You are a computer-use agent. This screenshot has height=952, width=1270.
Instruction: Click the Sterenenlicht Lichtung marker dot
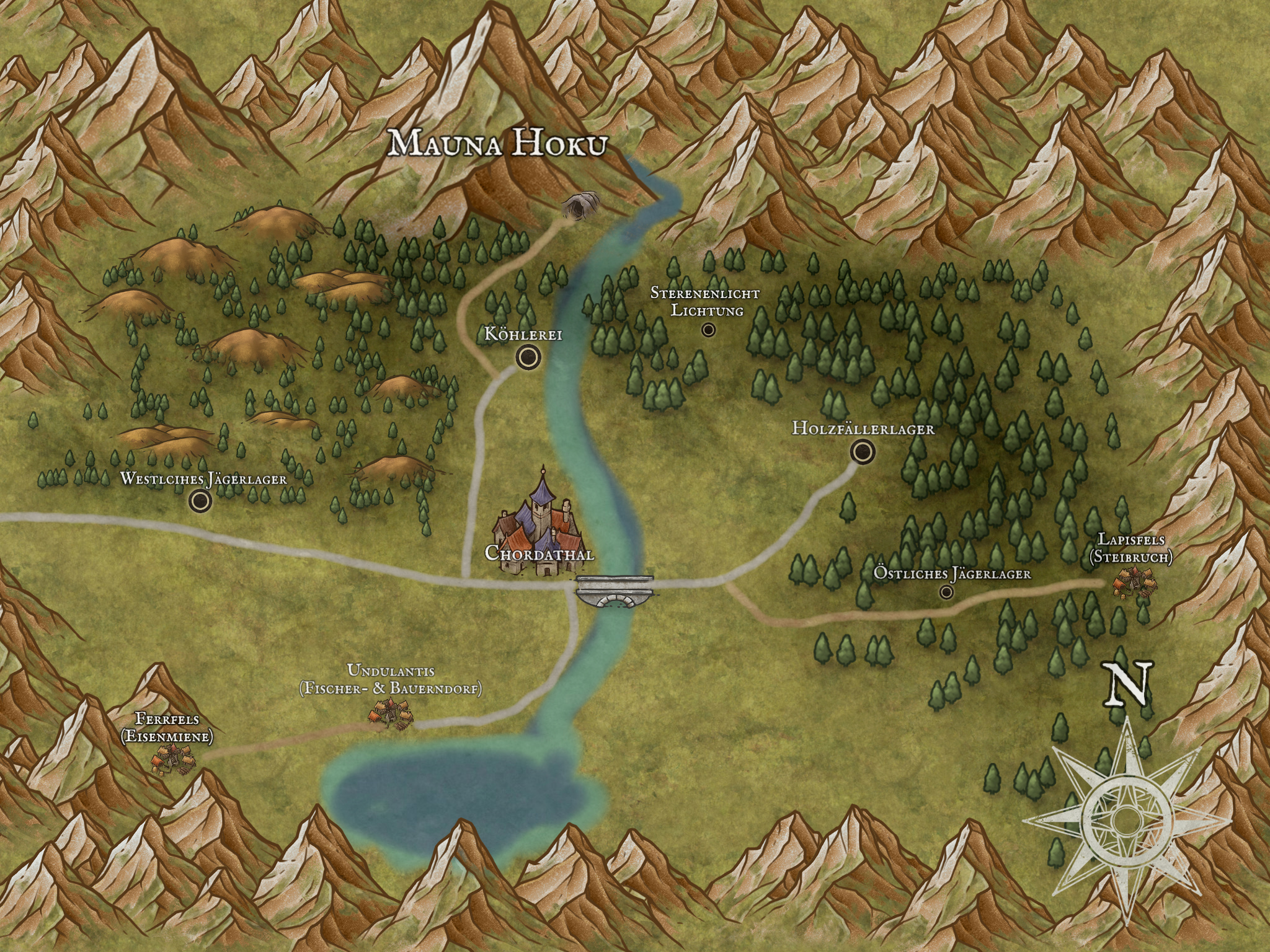click(x=708, y=330)
